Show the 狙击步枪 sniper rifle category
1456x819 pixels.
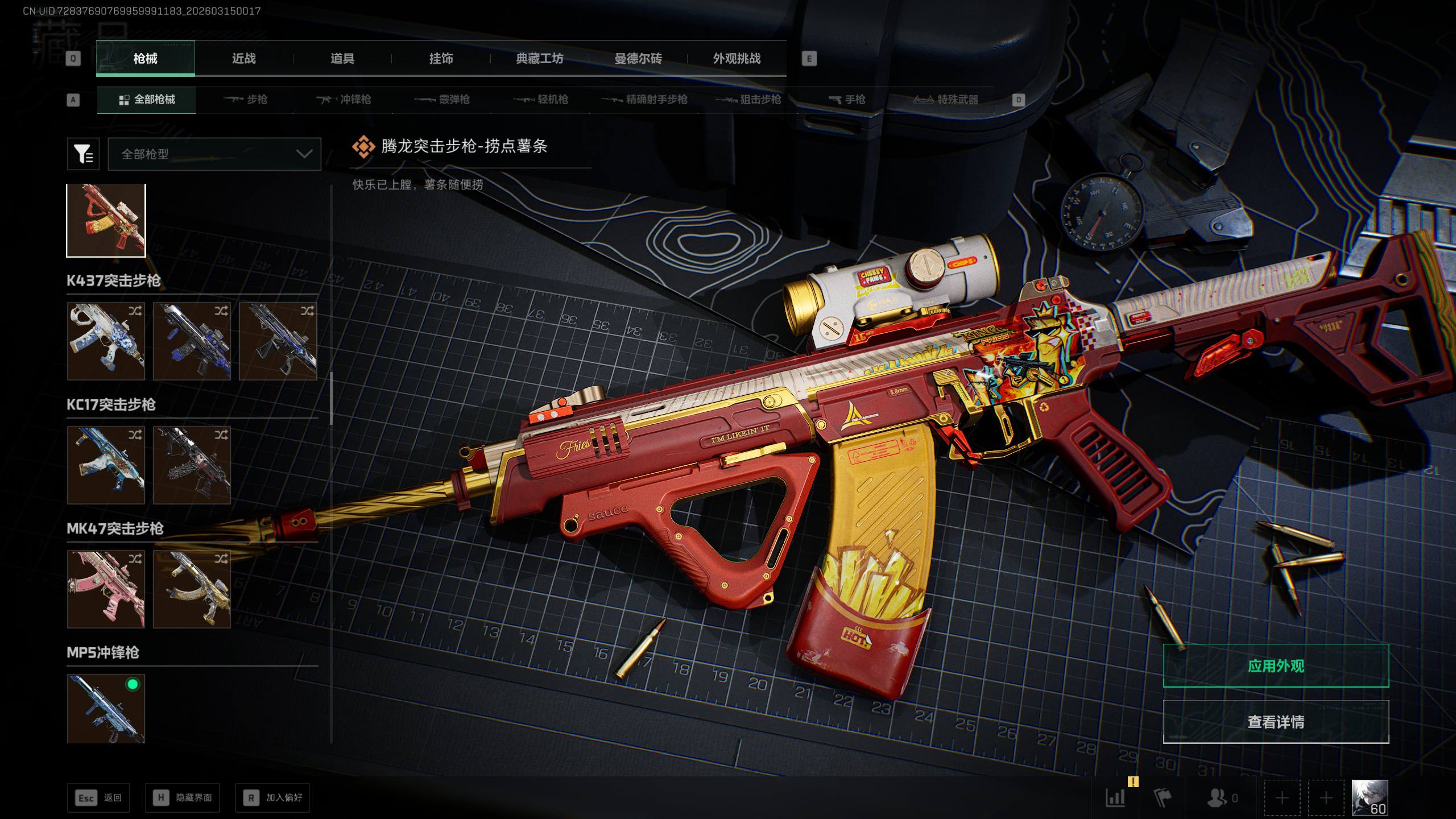(748, 100)
